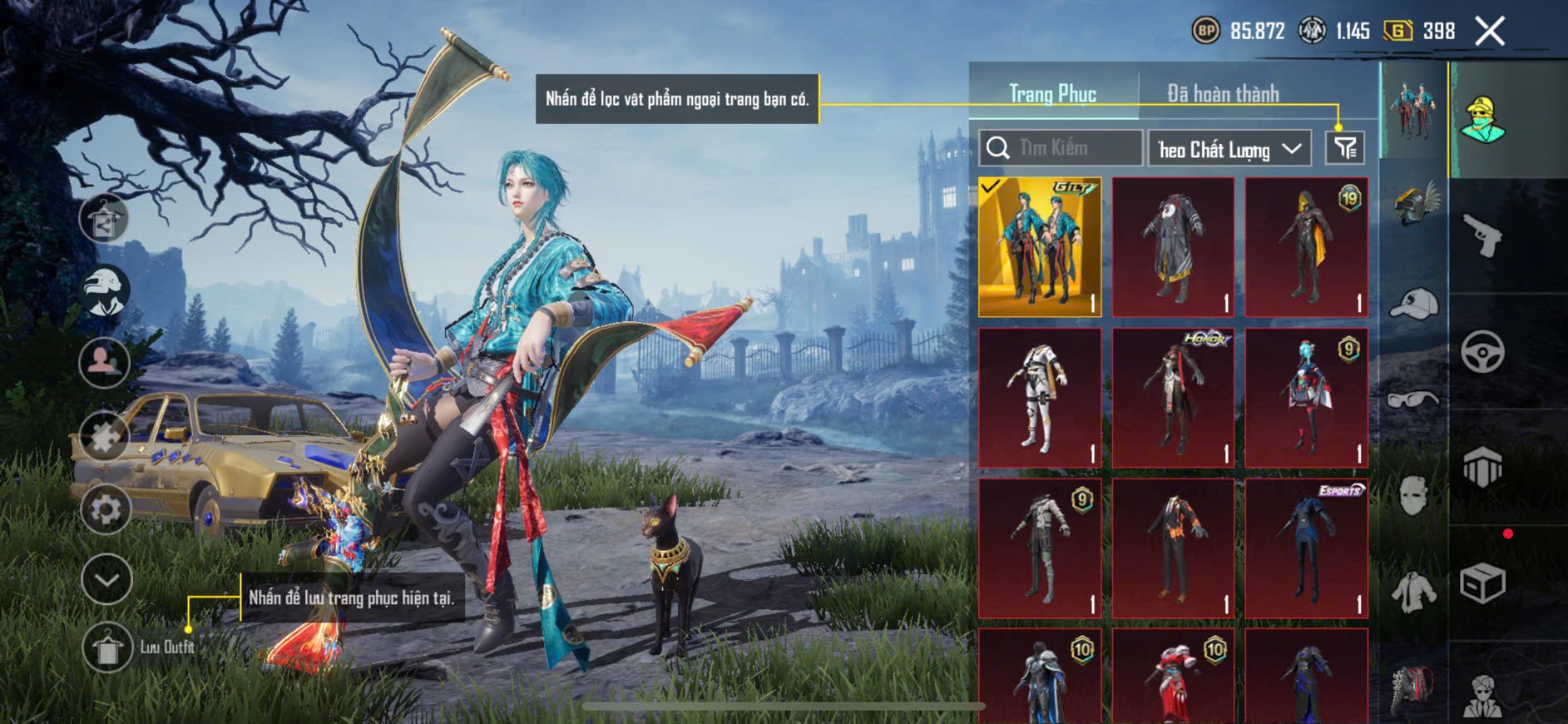This screenshot has width=1568, height=724.
Task: Open the gear settings icon
Action: point(106,508)
